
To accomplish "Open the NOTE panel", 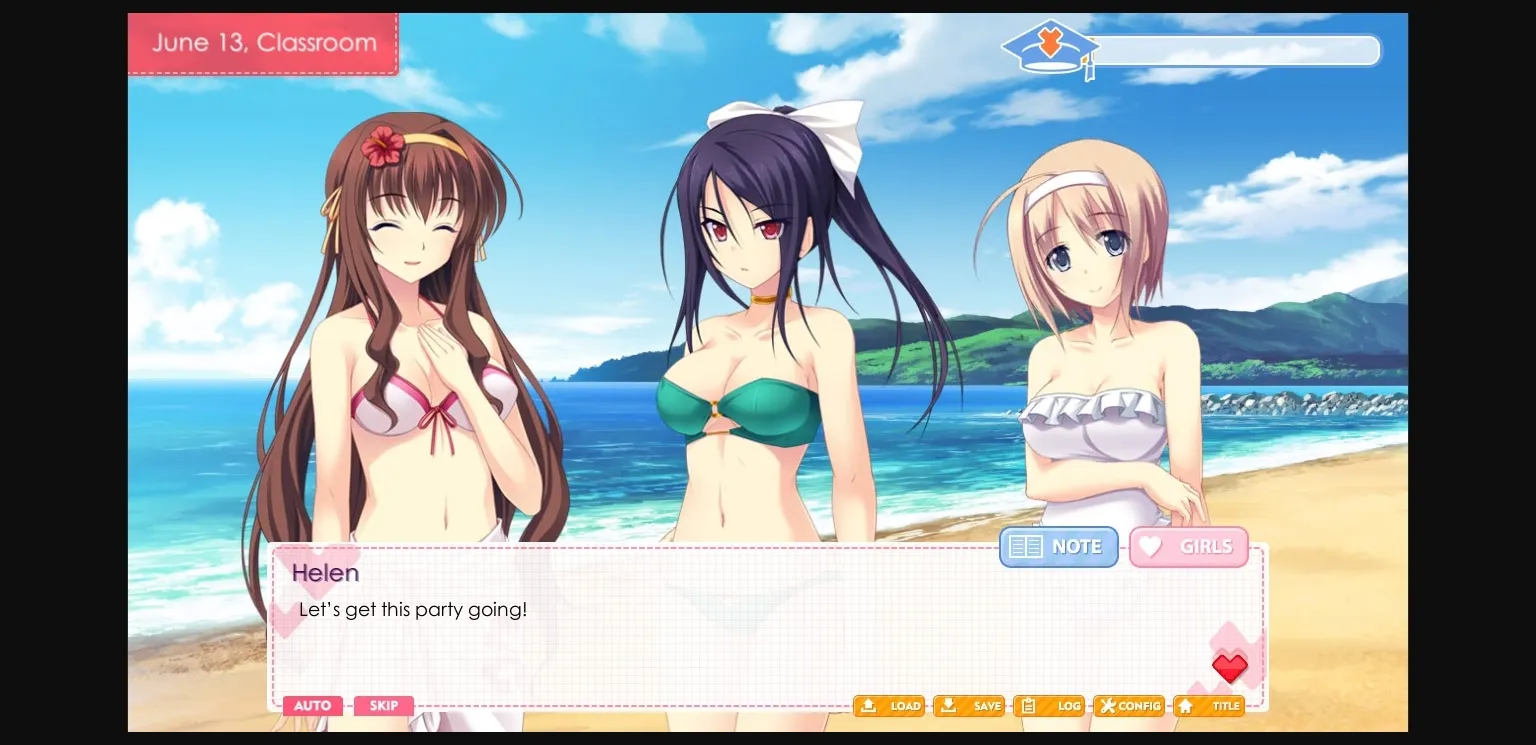I will point(1059,546).
